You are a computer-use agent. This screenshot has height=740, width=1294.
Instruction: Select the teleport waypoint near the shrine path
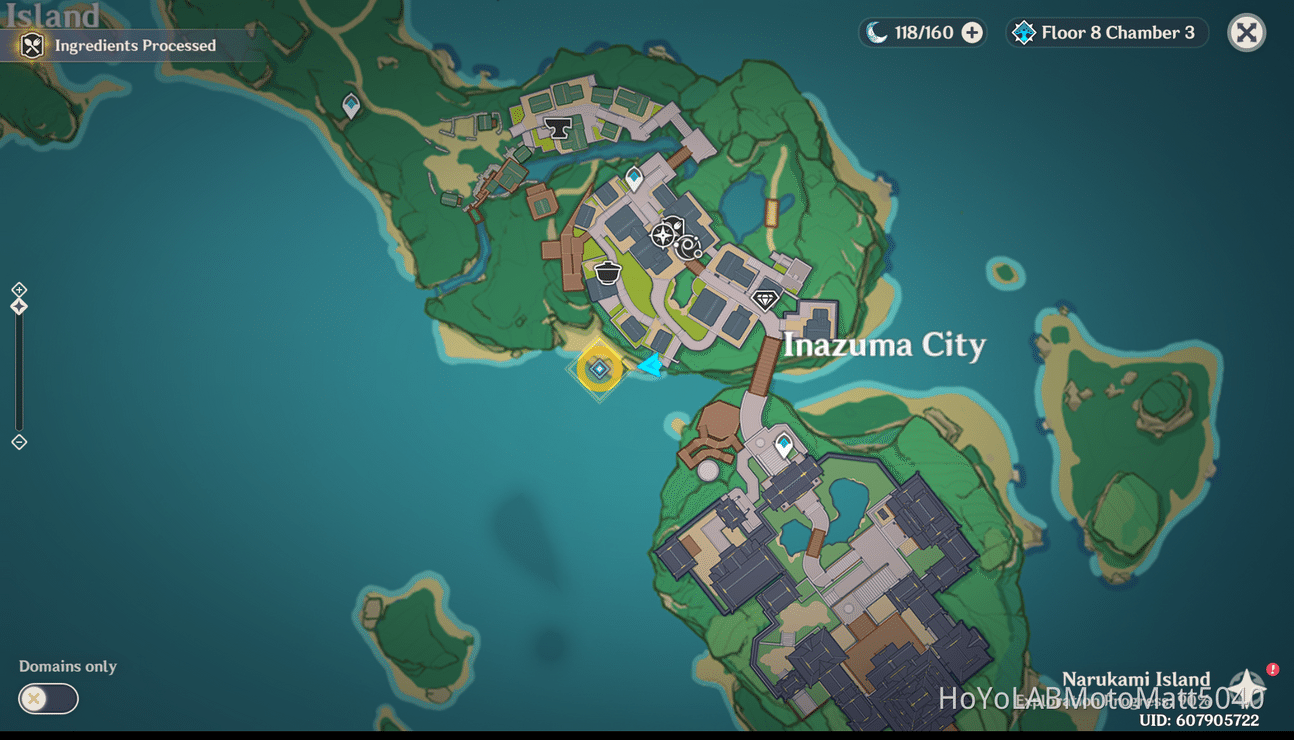coord(782,443)
